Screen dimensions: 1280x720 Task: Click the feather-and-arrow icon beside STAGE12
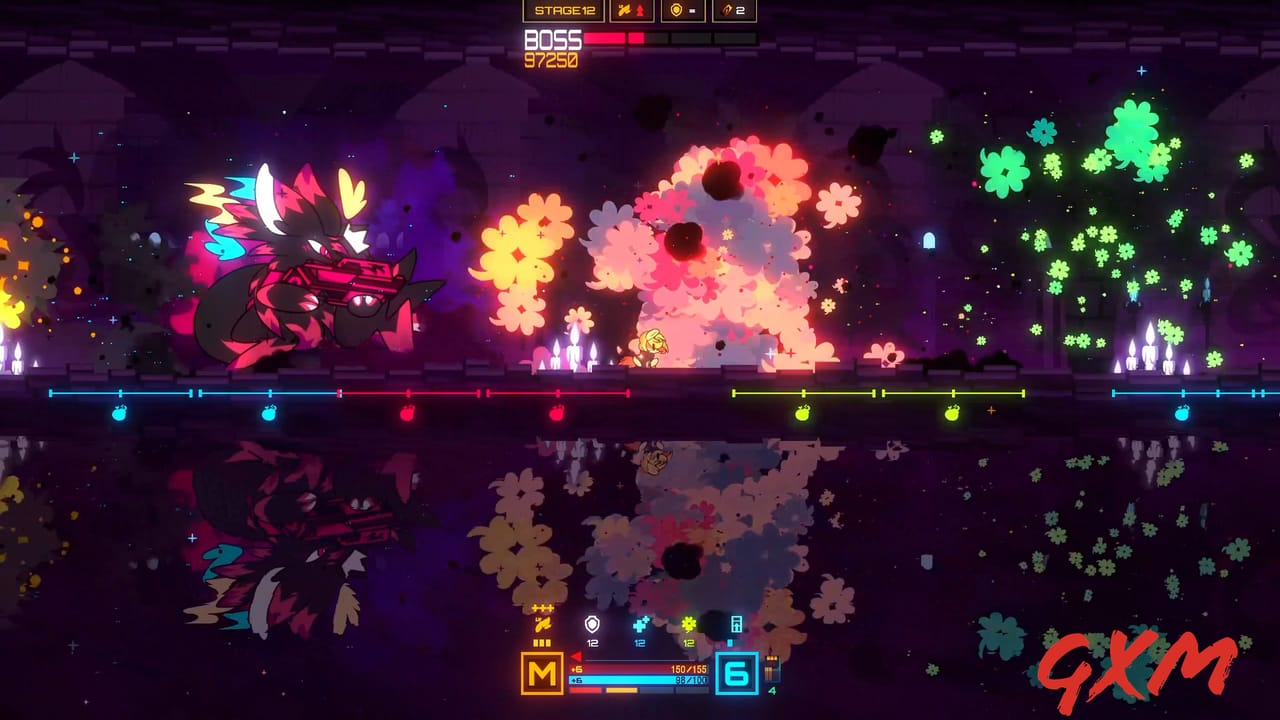coord(631,10)
